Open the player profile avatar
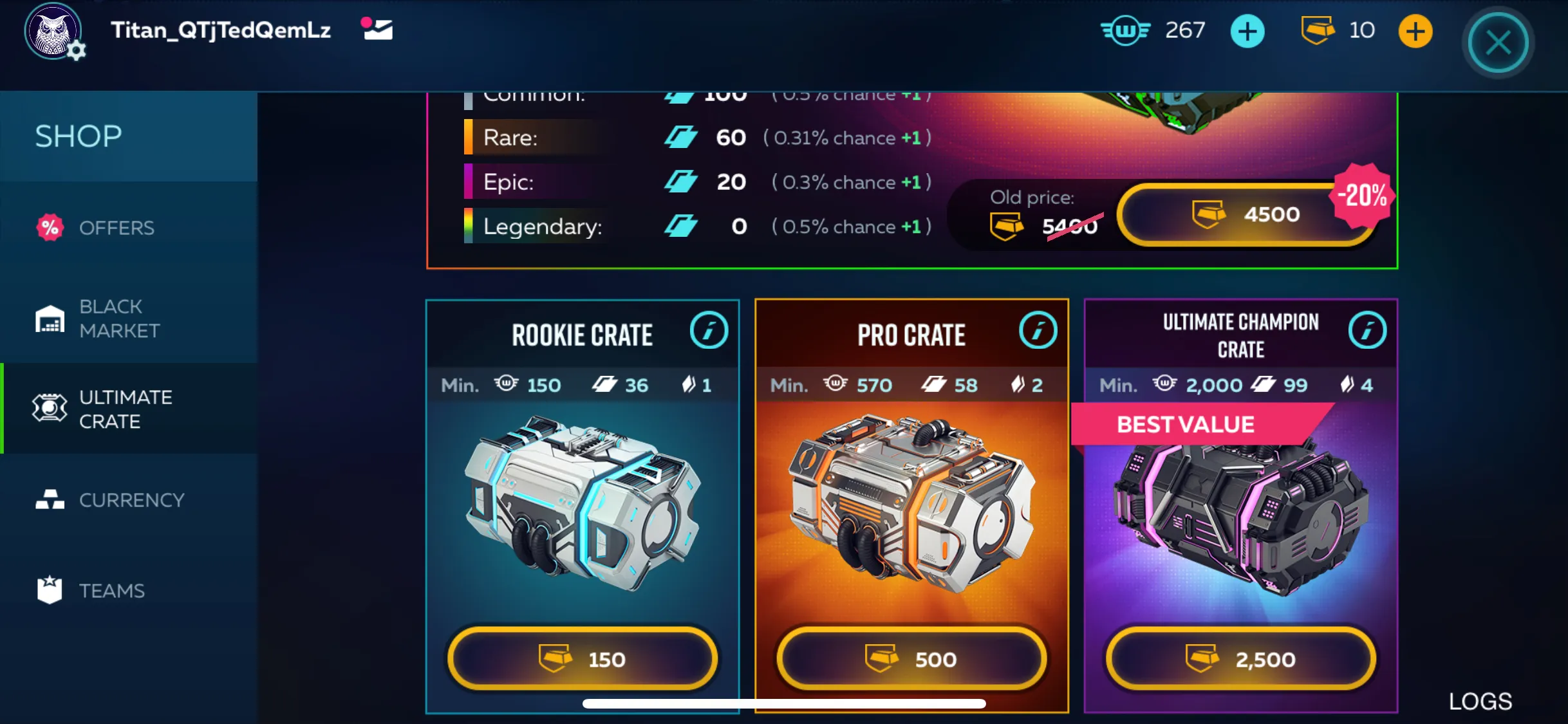Screen dimensions: 1568x724 53,31
